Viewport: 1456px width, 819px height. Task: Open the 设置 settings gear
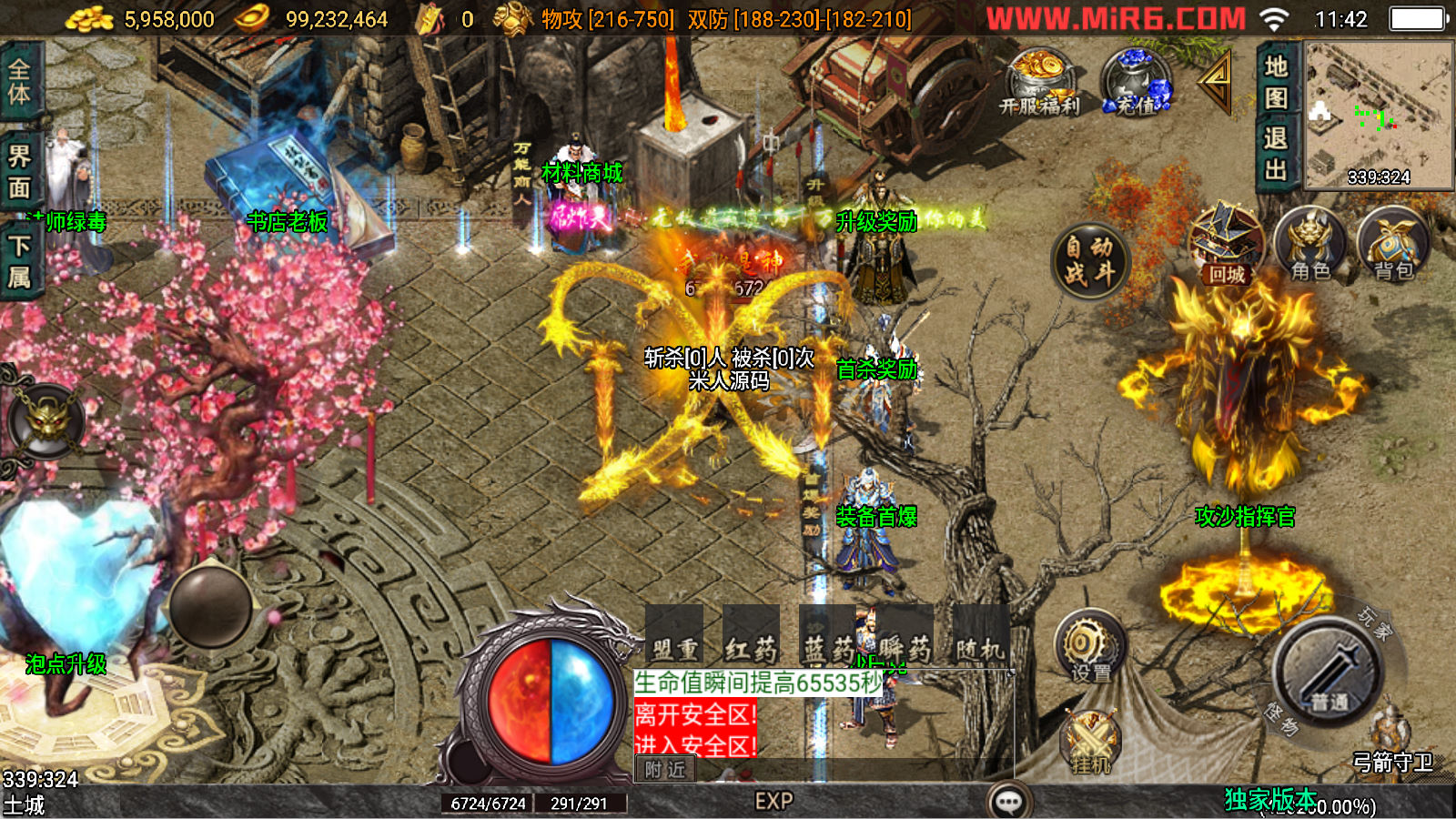(1089, 648)
